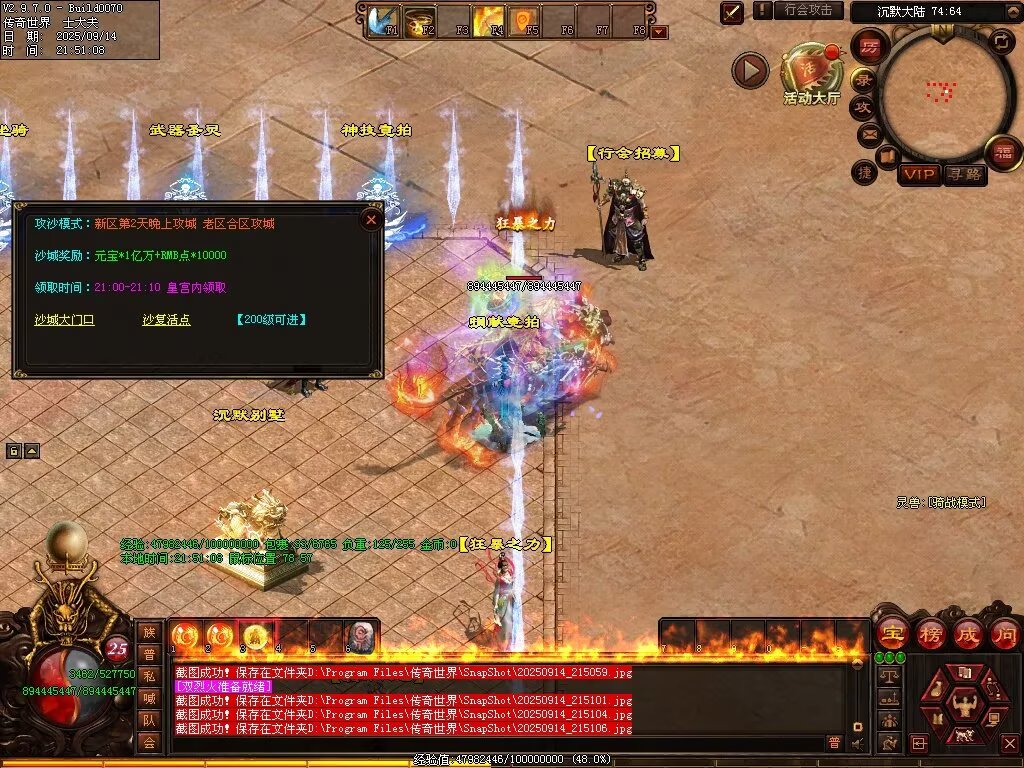Toggle the chat sound speaker icon
Viewport: 1024px width, 768px height.
[857, 743]
